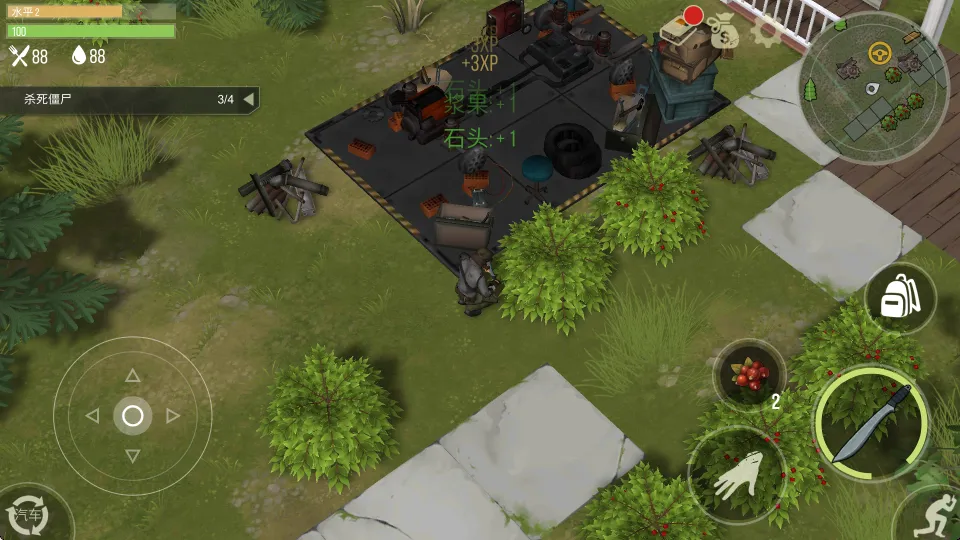Select the kill zombies 3/4 quest objective
The height and width of the screenshot is (540, 960).
pos(120,99)
